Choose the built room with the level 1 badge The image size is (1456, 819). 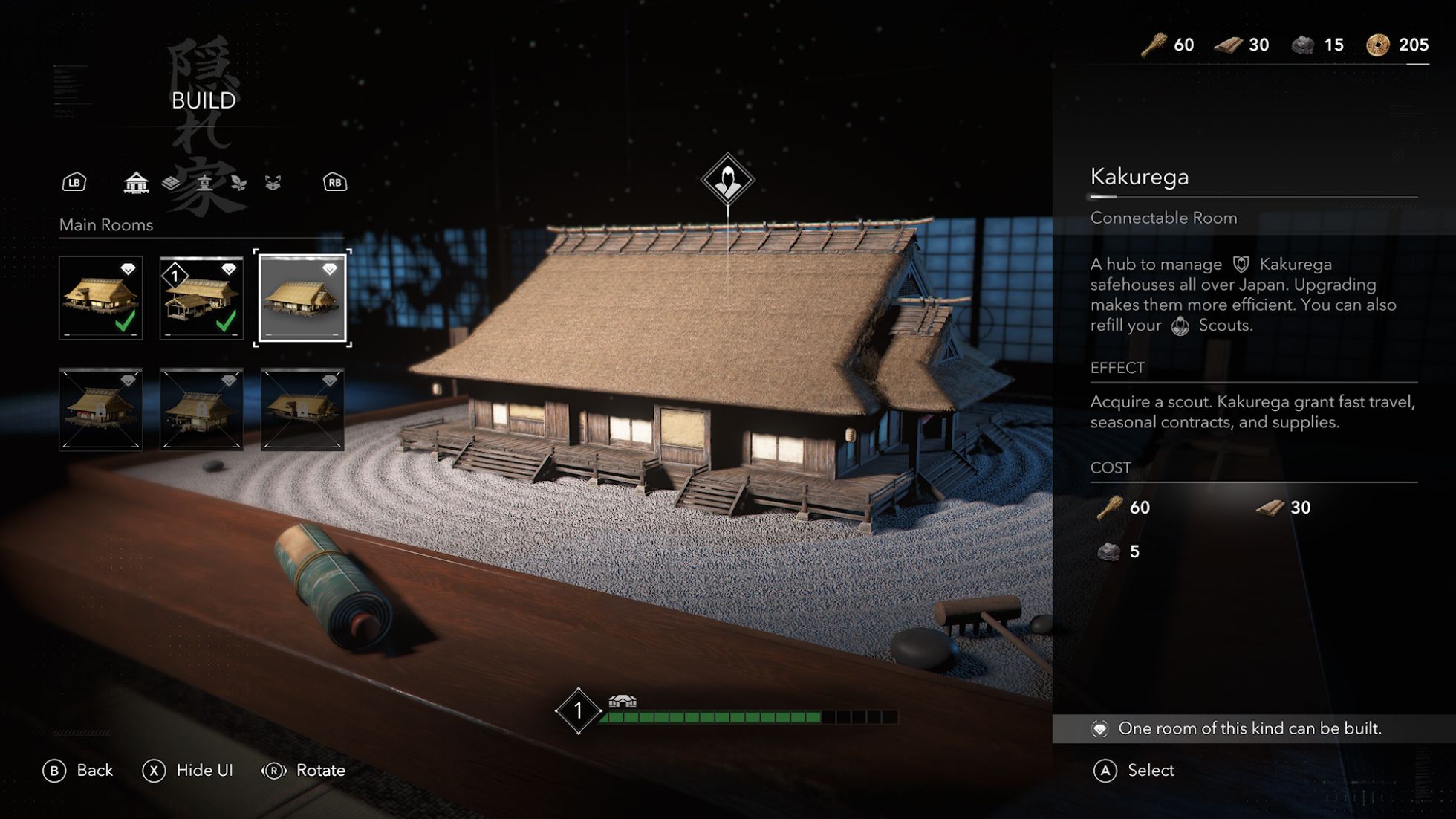201,298
